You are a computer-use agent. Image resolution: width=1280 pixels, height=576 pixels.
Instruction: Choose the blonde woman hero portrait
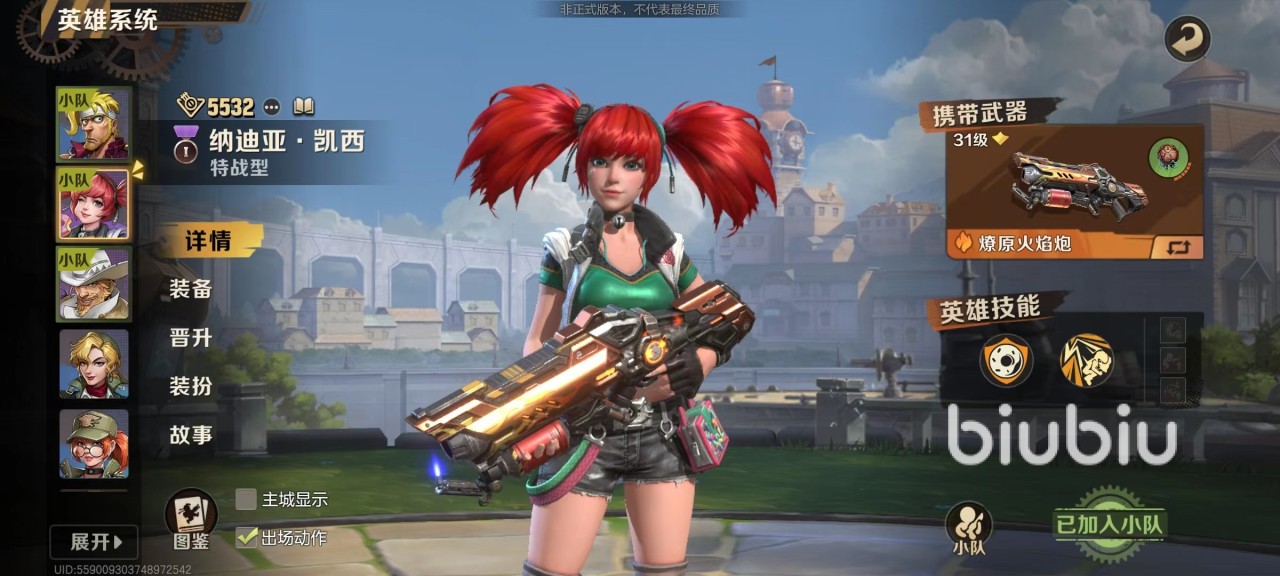[93, 364]
